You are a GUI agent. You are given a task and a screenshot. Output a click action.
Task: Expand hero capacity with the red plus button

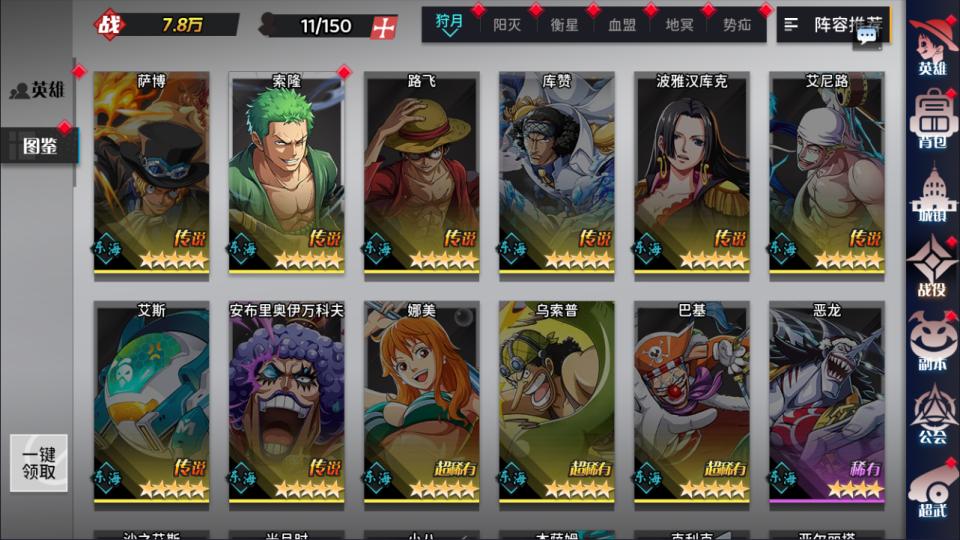click(x=383, y=27)
